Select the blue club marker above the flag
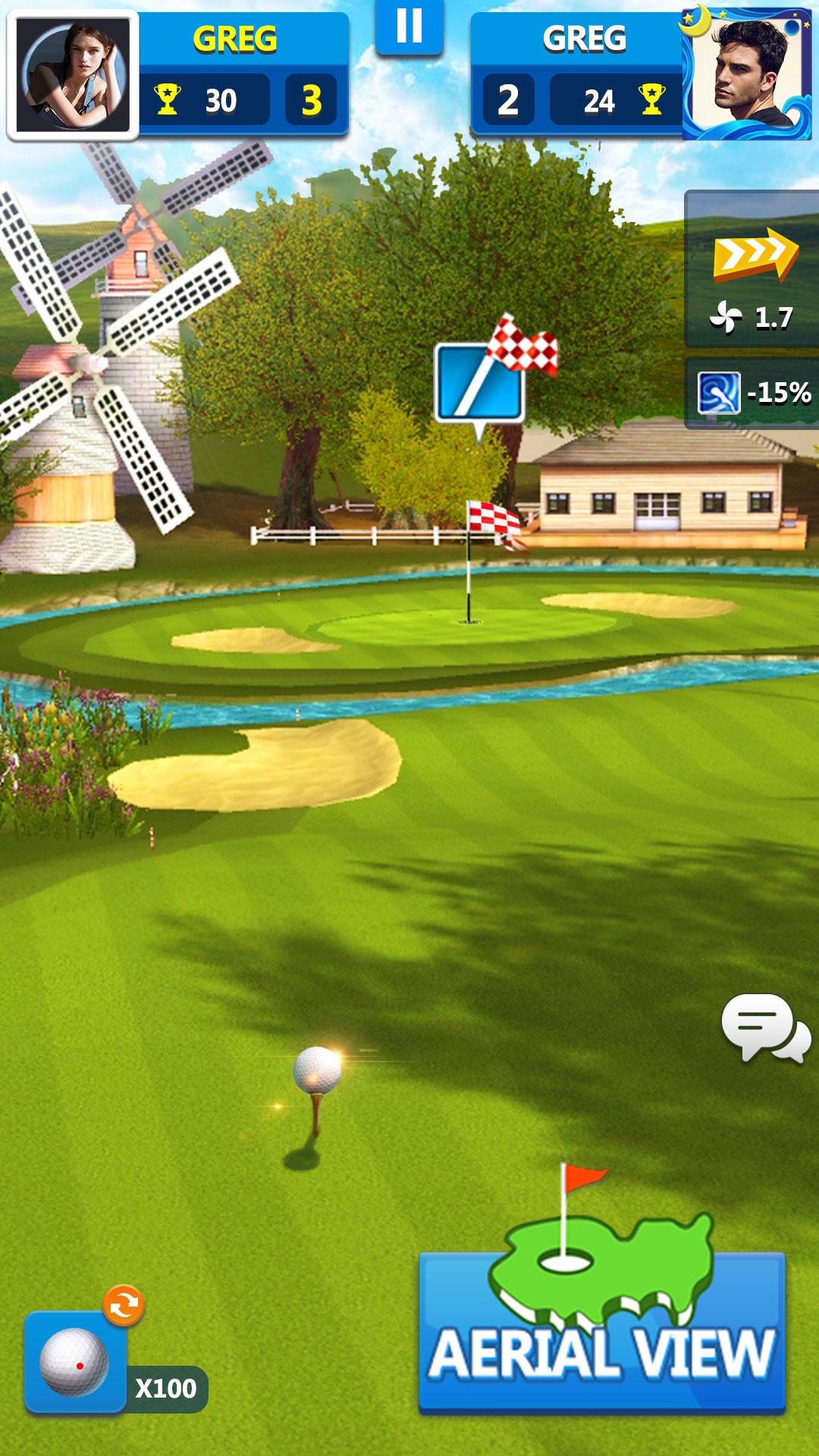The height and width of the screenshot is (1456, 819). pos(479,384)
